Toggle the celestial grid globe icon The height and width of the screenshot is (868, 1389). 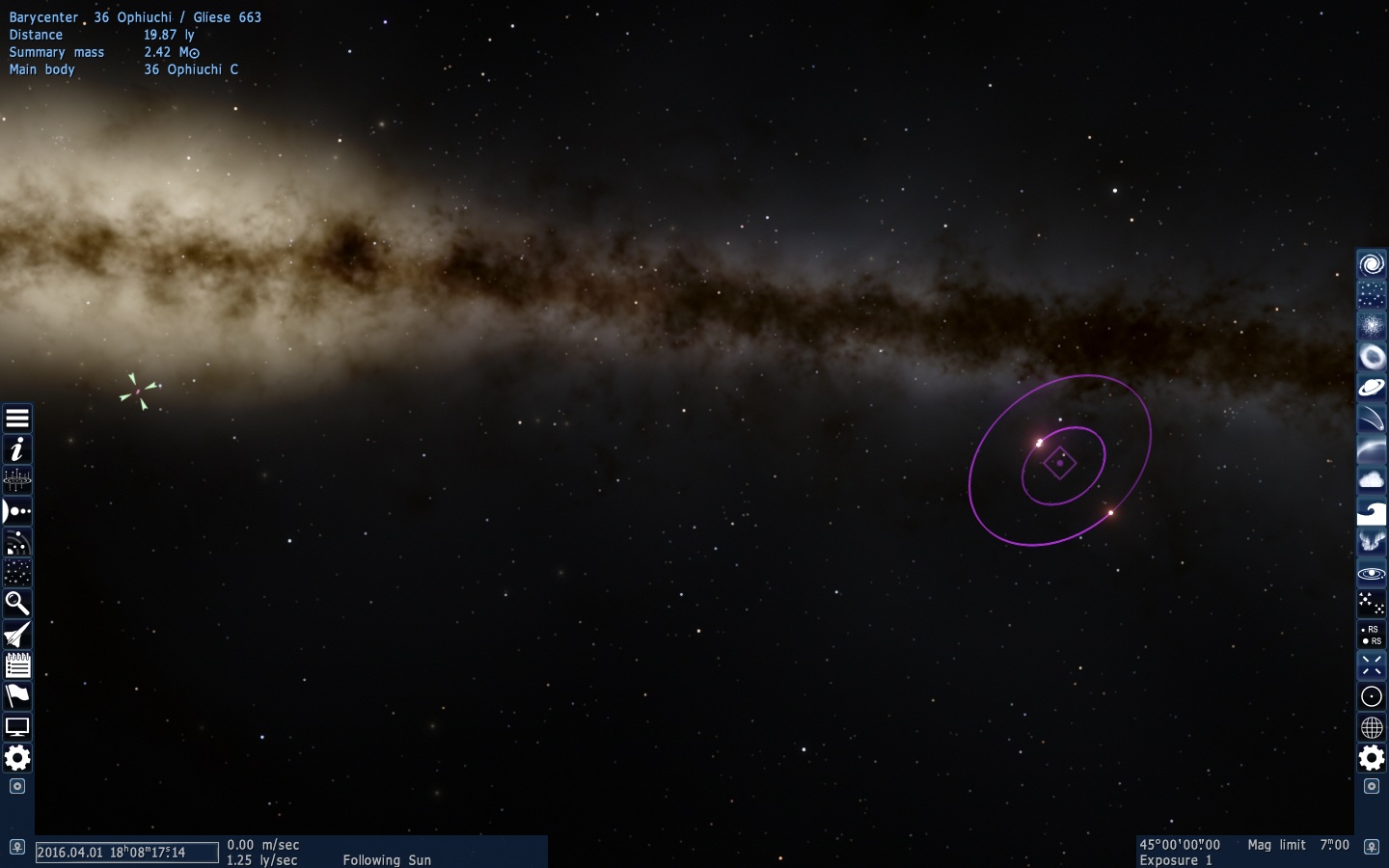(x=1372, y=727)
